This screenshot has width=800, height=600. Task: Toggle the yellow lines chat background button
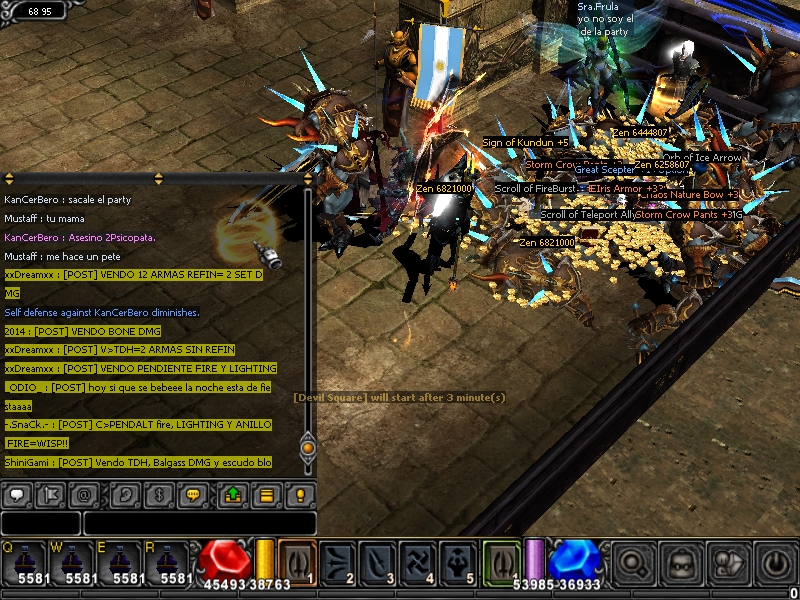click(265, 495)
